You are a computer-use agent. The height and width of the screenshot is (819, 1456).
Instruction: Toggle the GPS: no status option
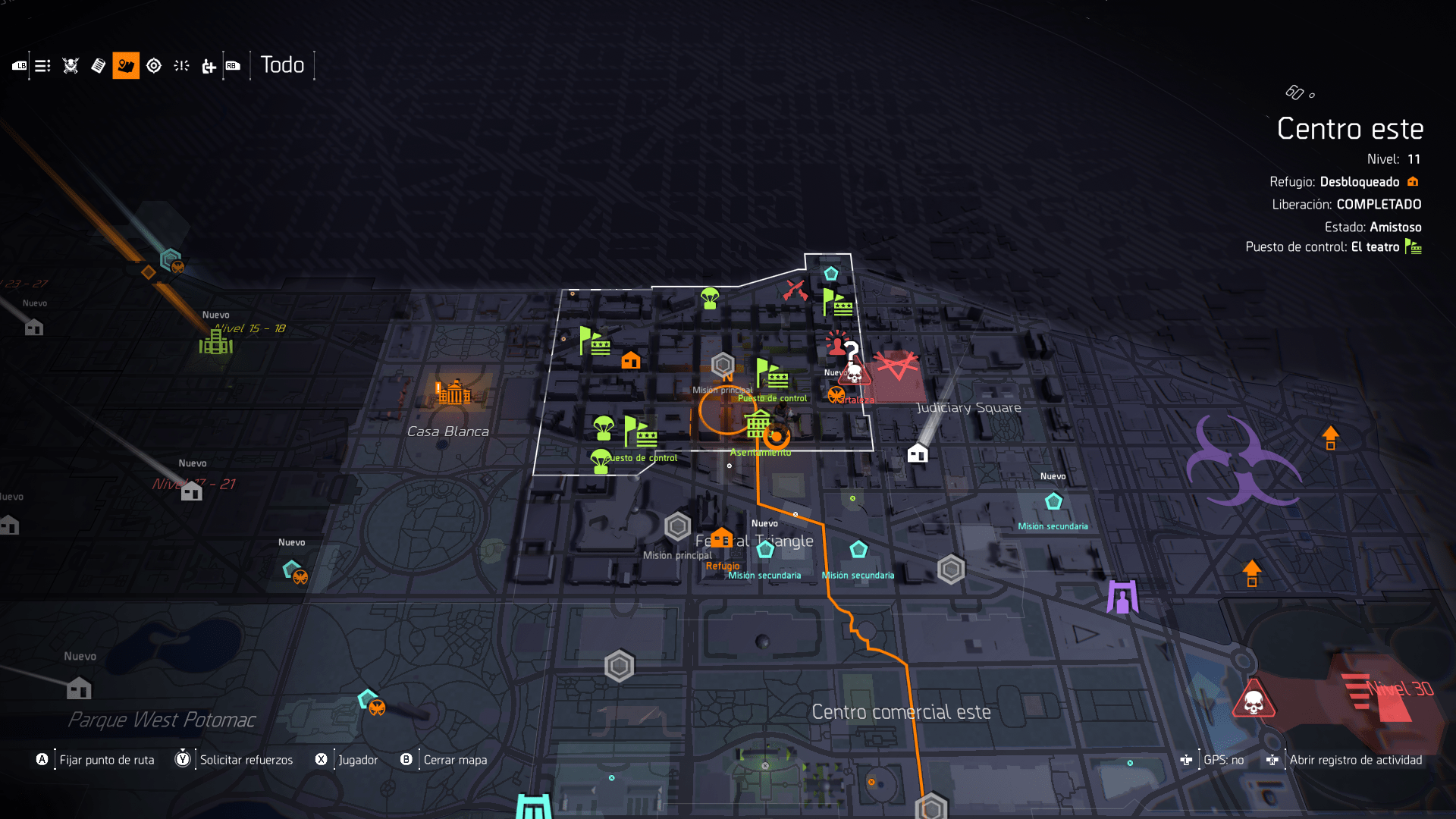1223,760
